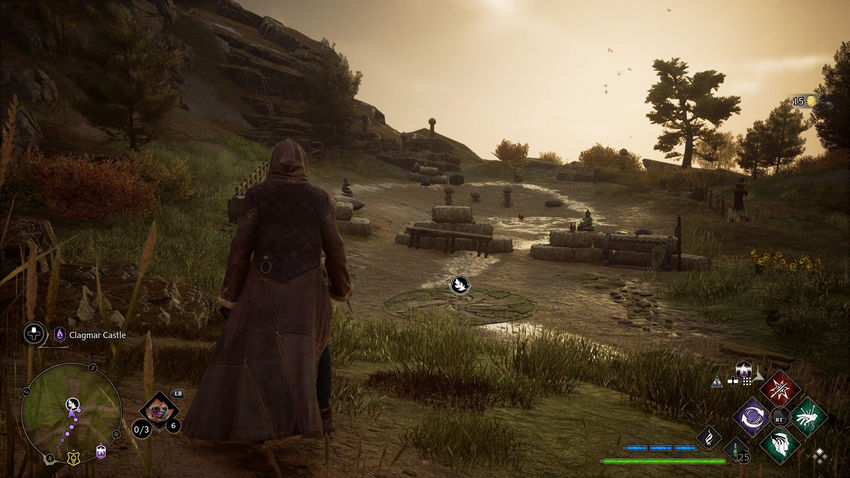This screenshot has height=478, width=850.
Task: Select the green head profile spell
Action: click(x=778, y=444)
